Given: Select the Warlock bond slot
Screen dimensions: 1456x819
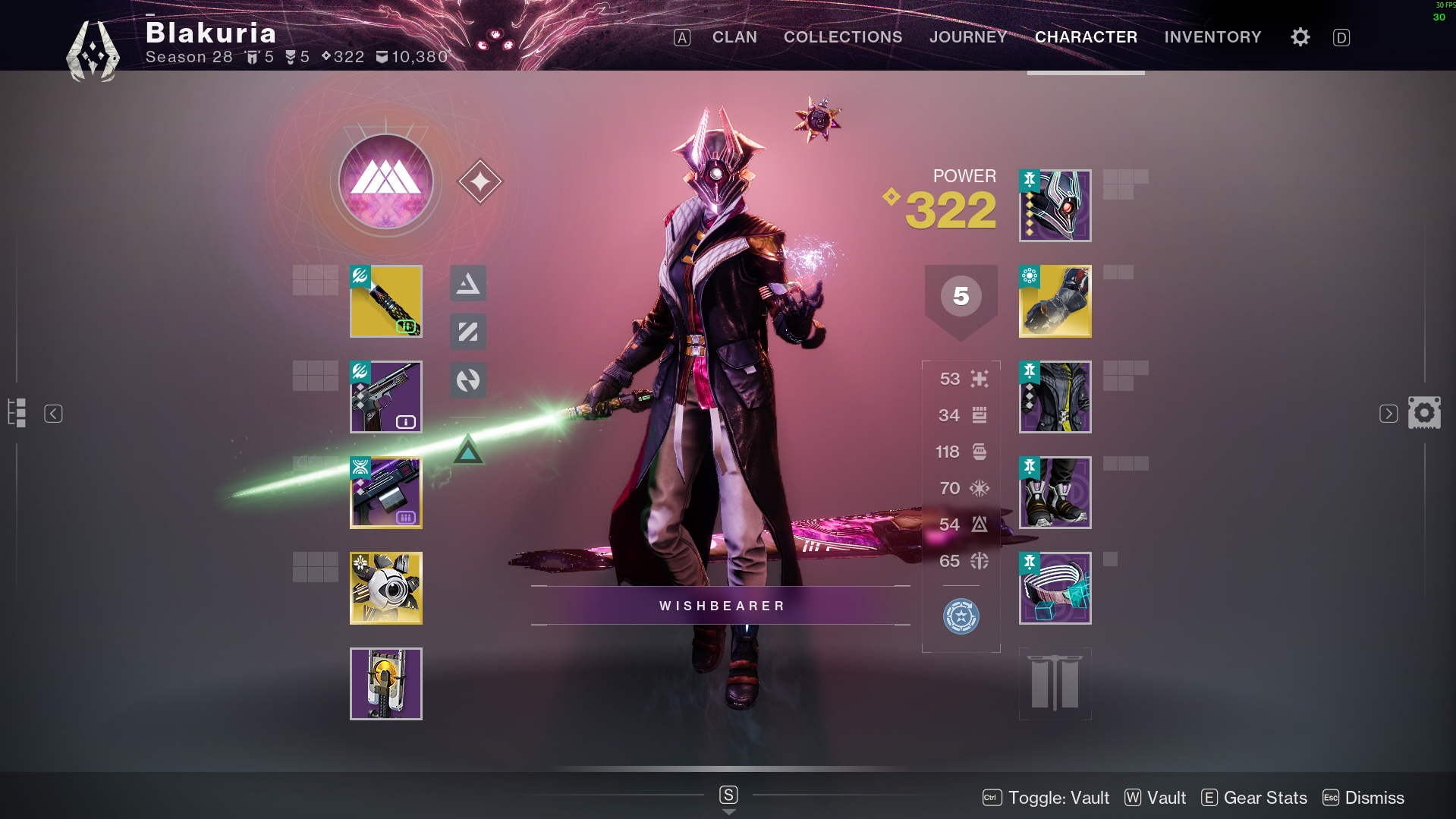Looking at the screenshot, I should (1055, 588).
